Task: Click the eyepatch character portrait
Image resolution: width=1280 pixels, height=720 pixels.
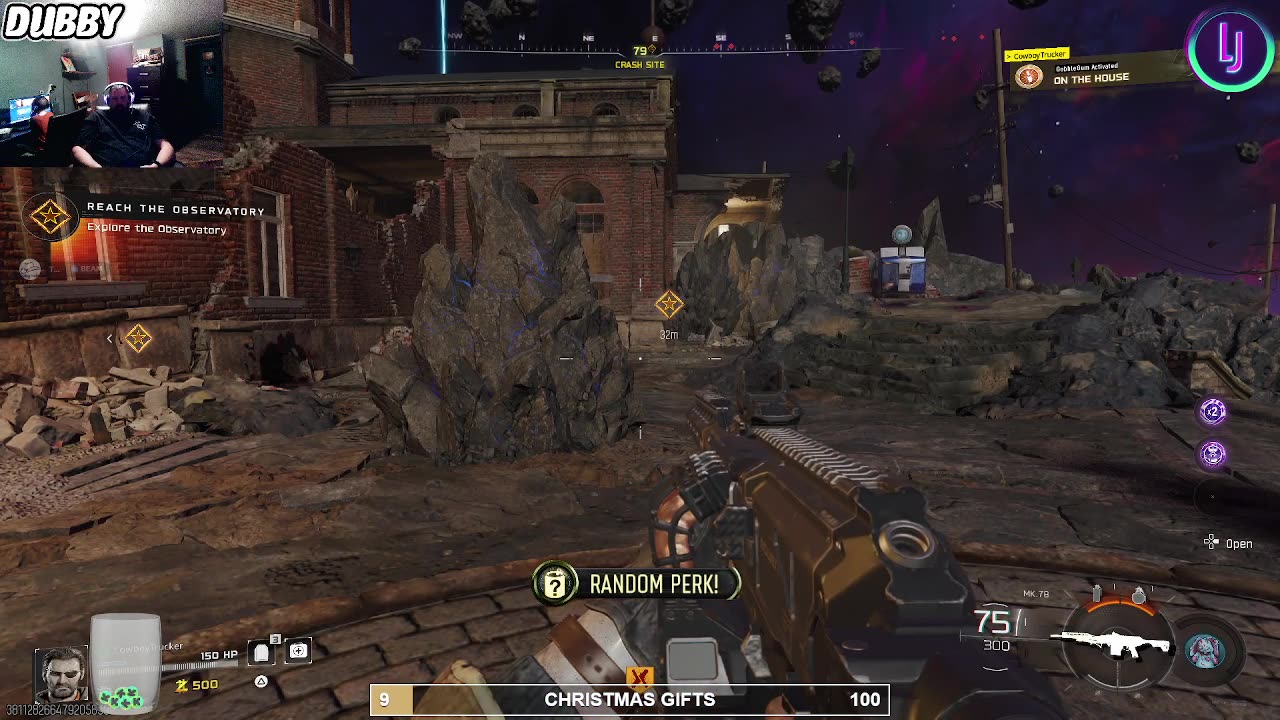Action: click(x=61, y=674)
